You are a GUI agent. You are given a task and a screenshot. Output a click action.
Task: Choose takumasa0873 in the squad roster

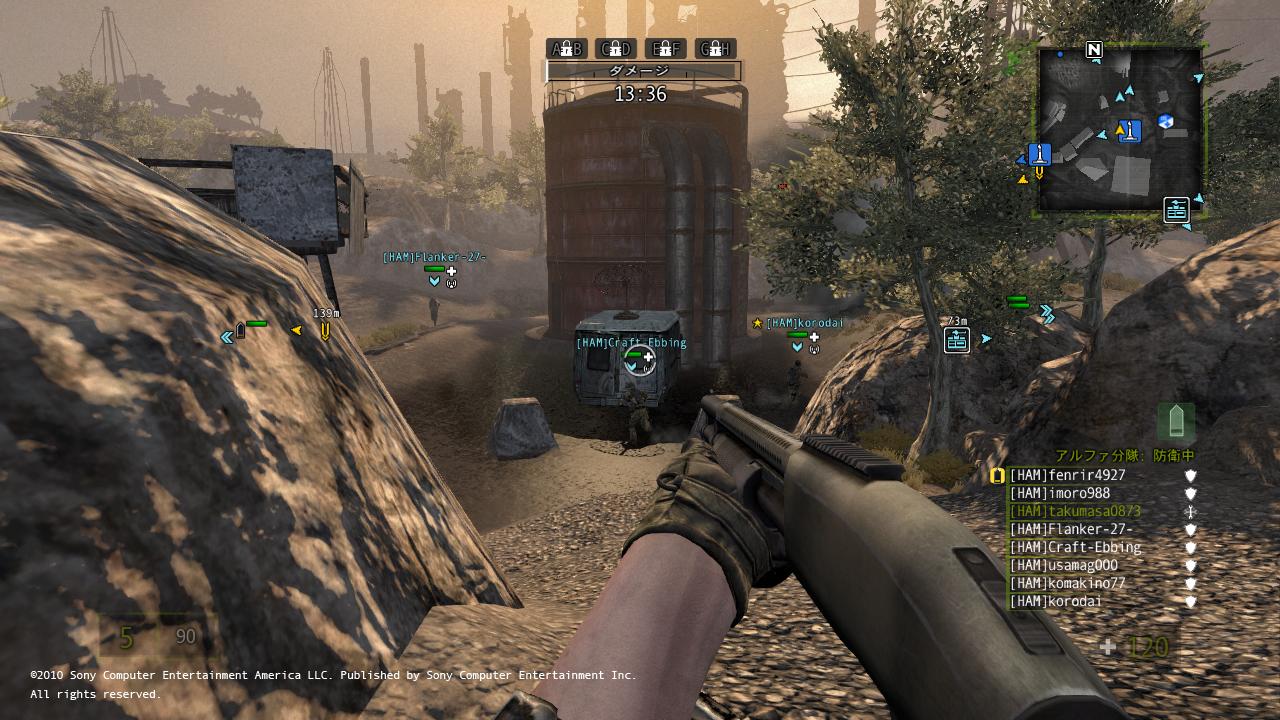(1075, 512)
